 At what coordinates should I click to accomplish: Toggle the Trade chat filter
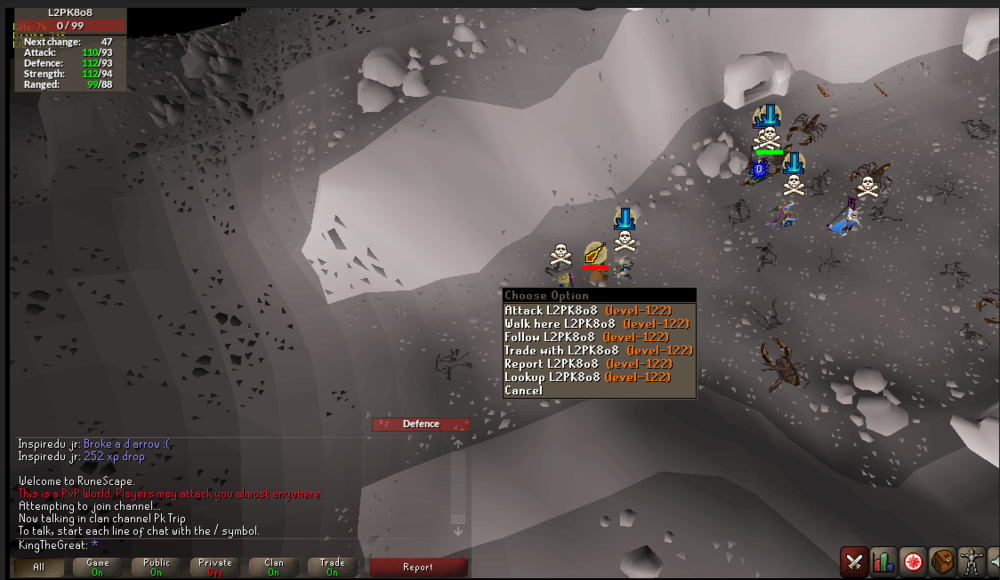tap(332, 567)
